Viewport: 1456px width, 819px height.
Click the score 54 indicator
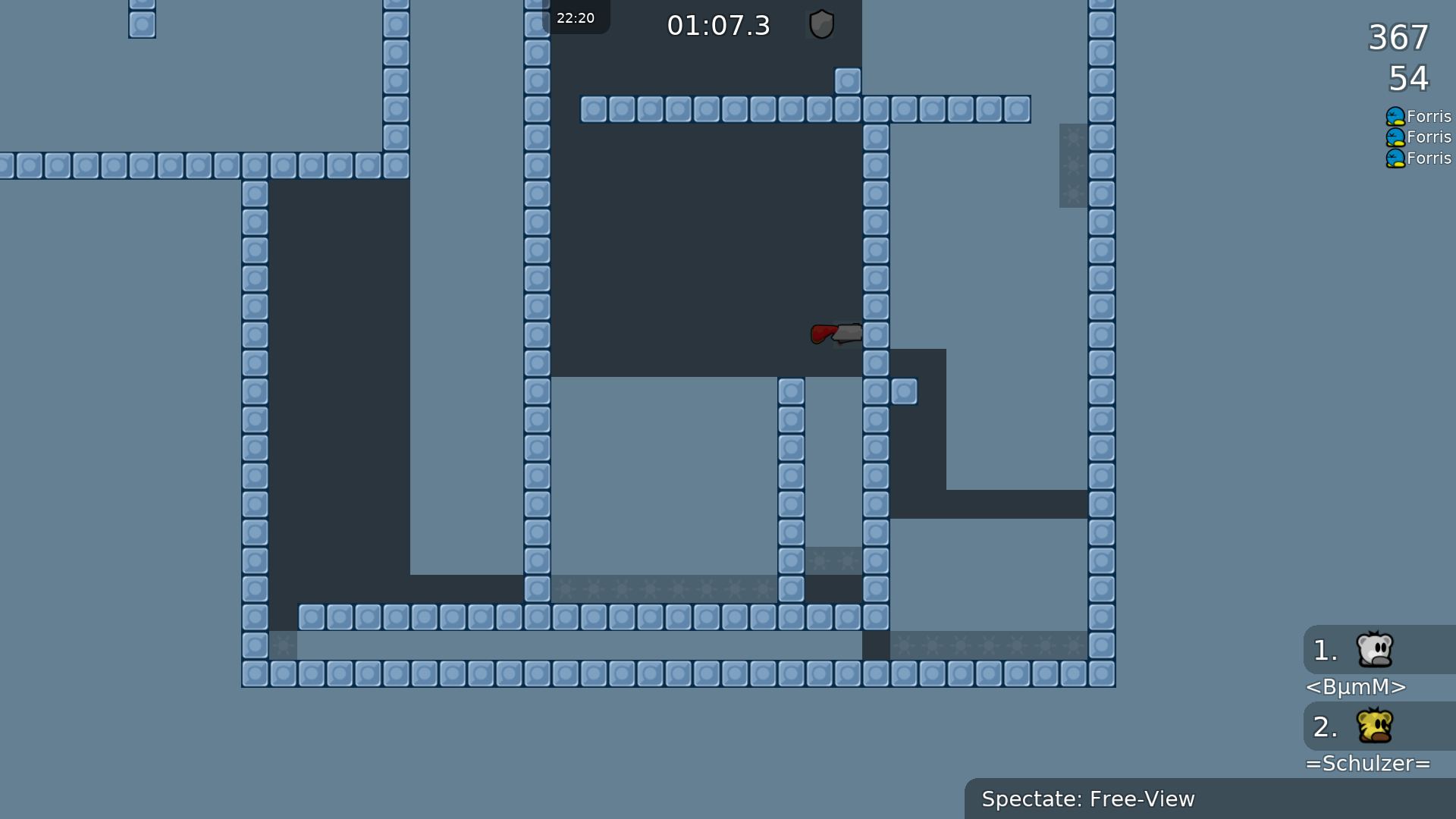tap(1408, 79)
